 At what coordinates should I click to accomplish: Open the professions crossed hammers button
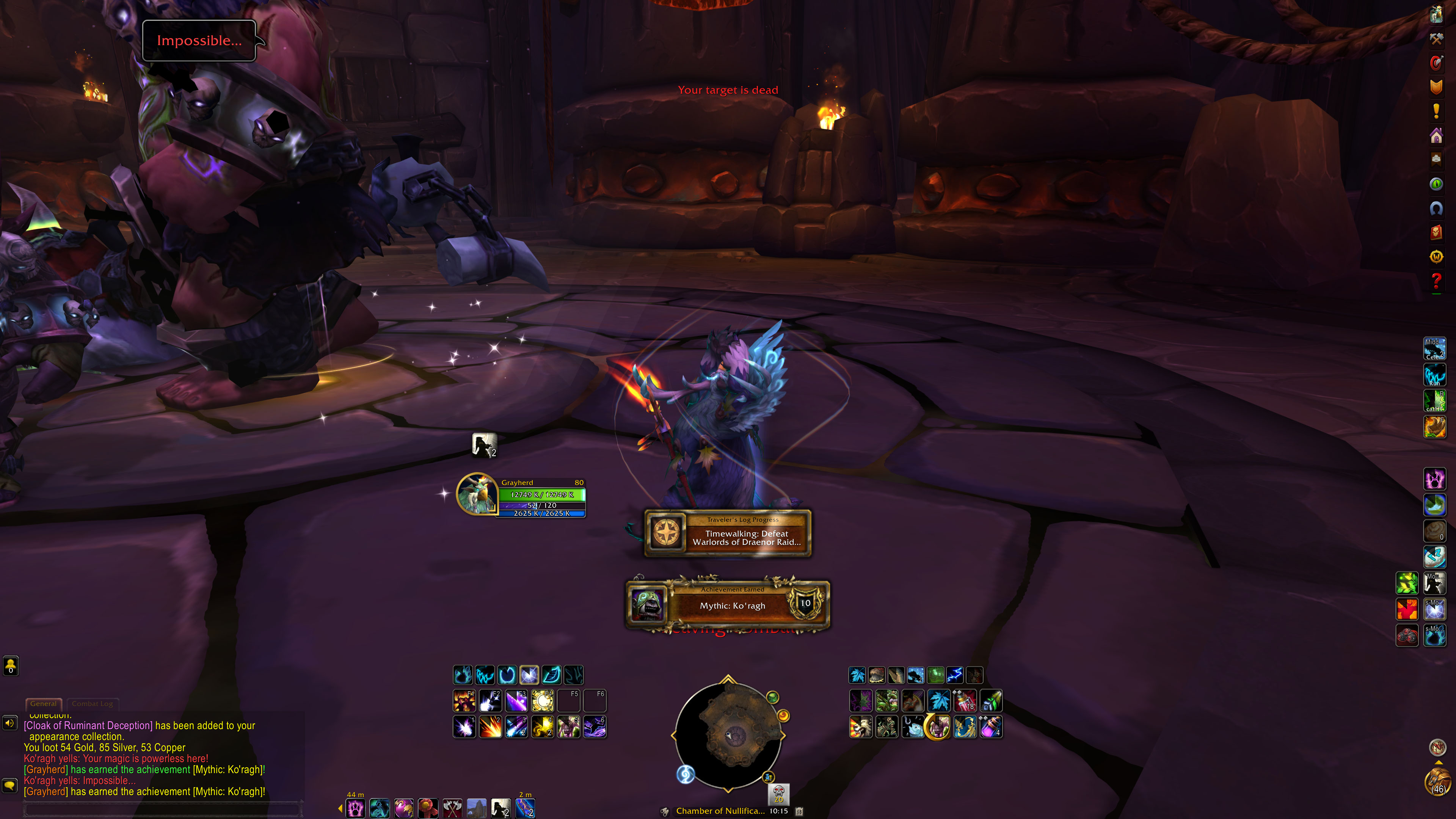point(1436,38)
